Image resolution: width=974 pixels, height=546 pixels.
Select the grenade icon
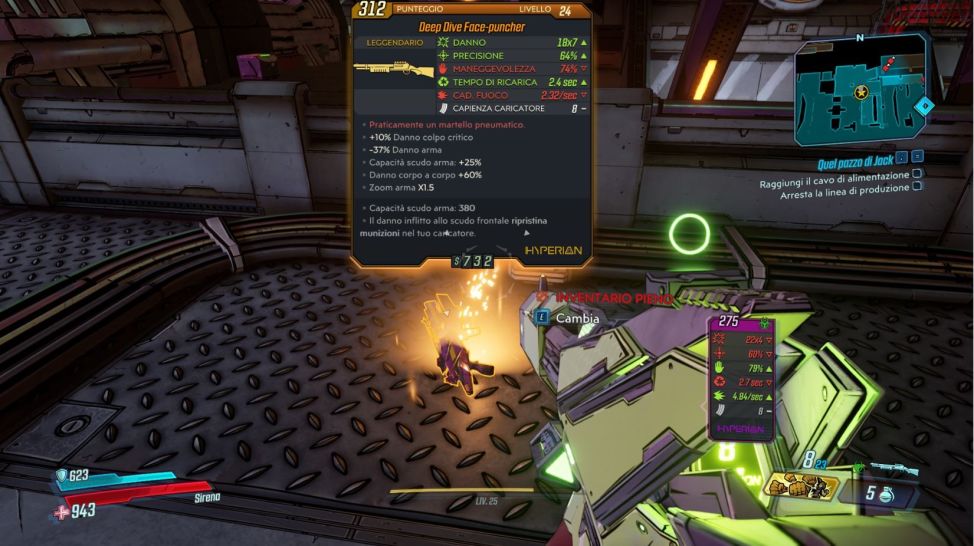point(885,494)
